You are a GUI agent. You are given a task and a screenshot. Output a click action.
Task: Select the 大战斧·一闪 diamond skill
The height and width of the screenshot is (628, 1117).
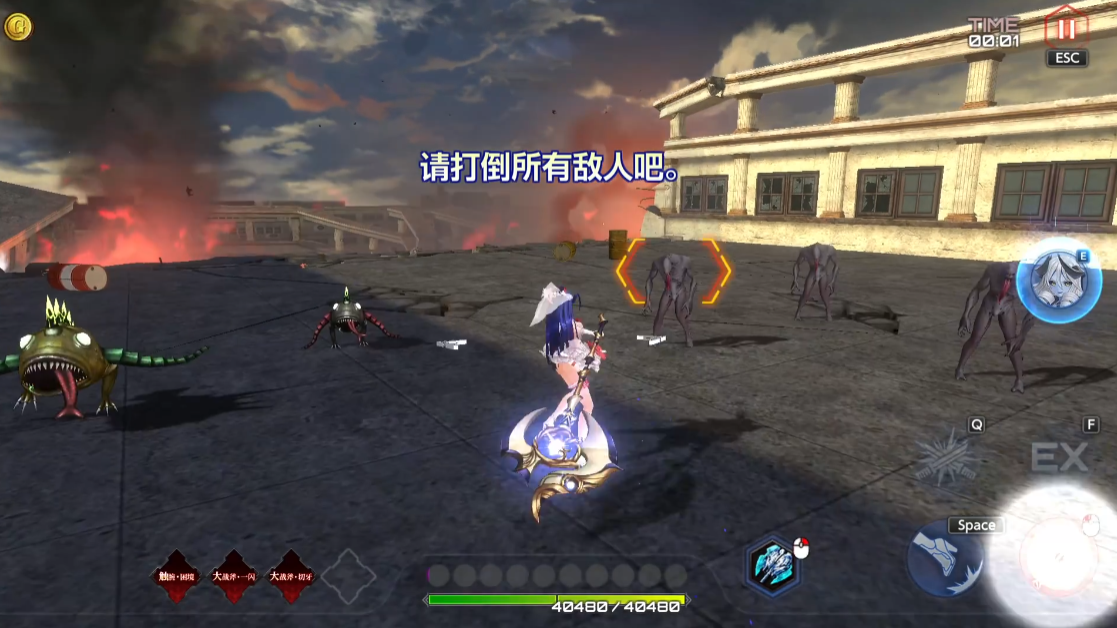234,577
